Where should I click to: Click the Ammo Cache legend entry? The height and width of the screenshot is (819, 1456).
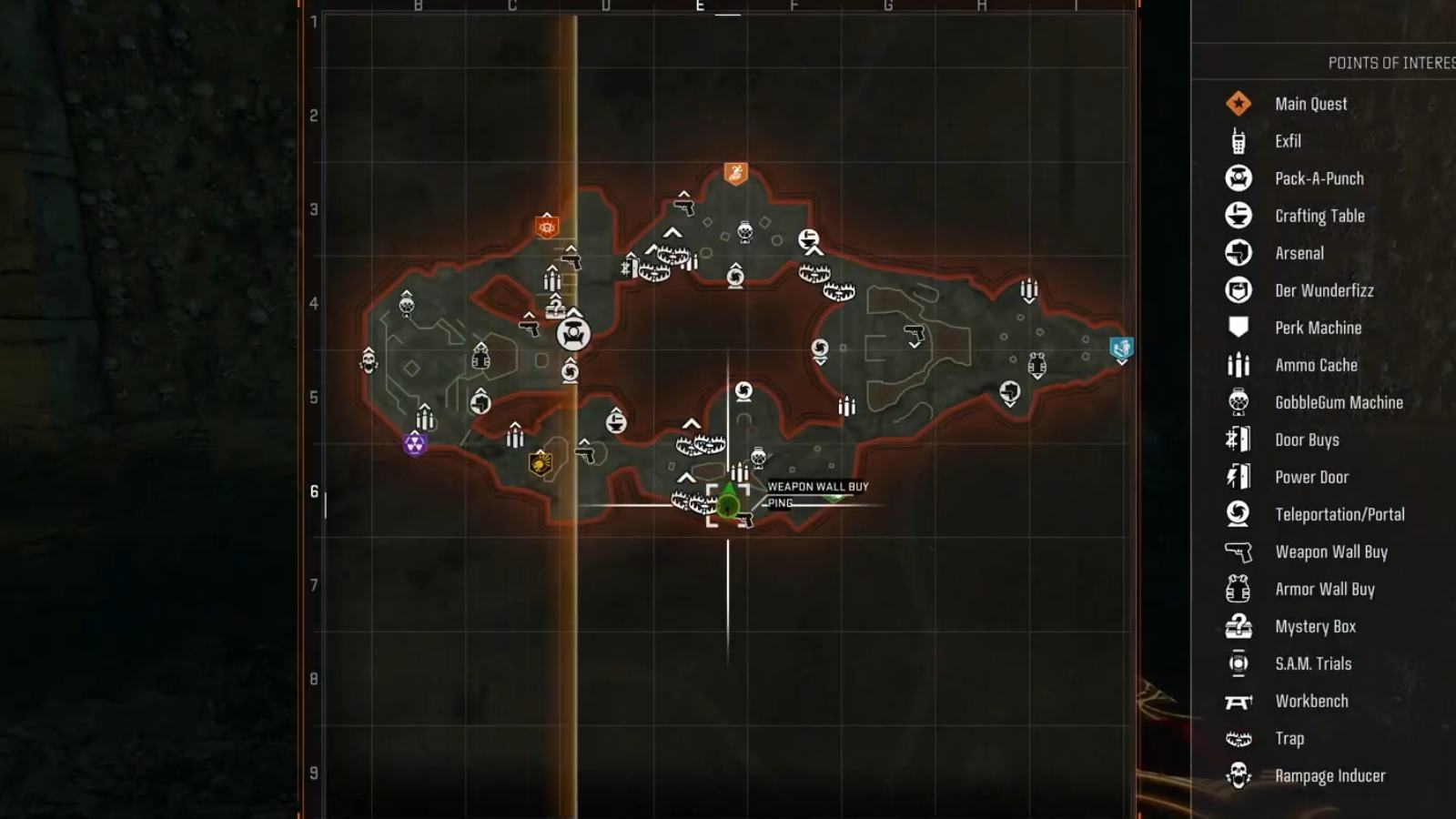1316,365
